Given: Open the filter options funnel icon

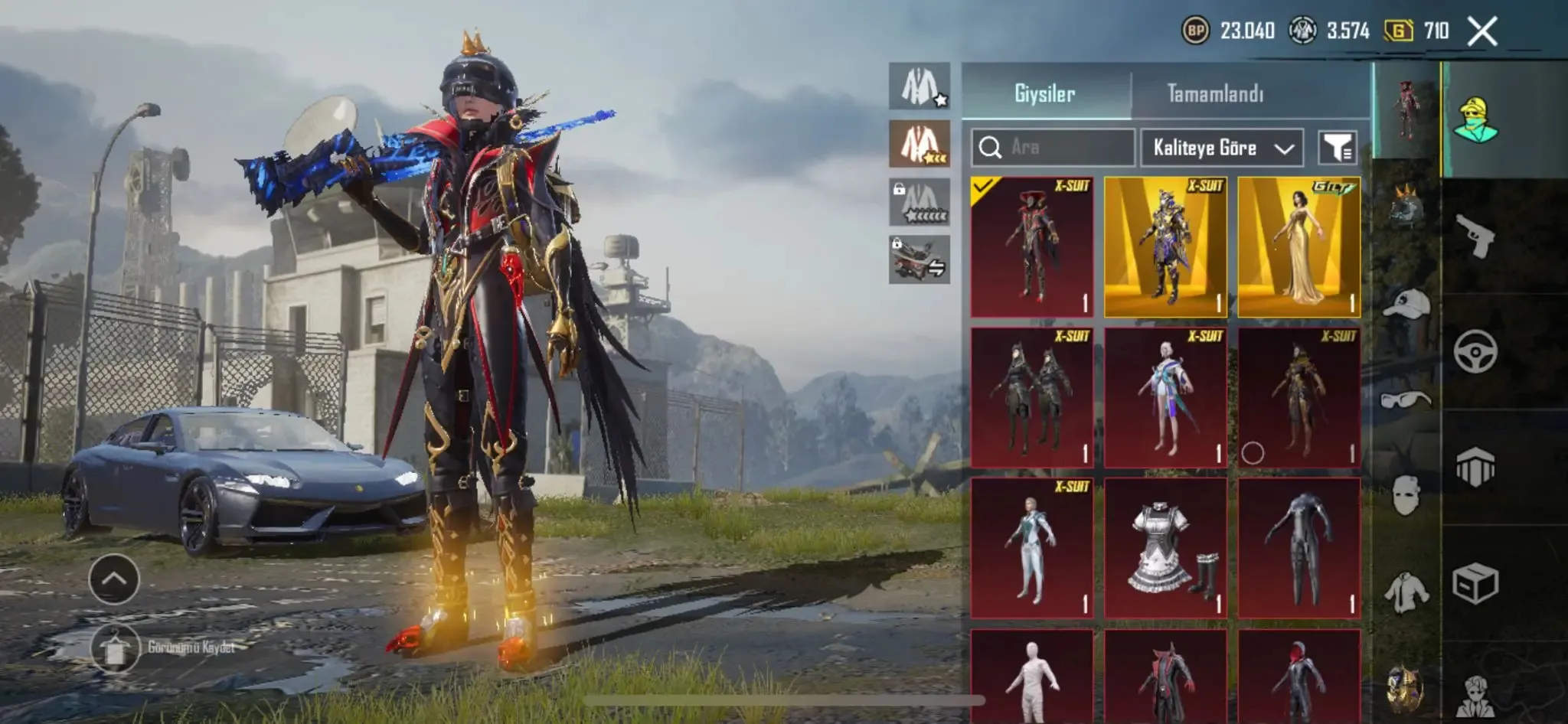Looking at the screenshot, I should coord(1338,148).
